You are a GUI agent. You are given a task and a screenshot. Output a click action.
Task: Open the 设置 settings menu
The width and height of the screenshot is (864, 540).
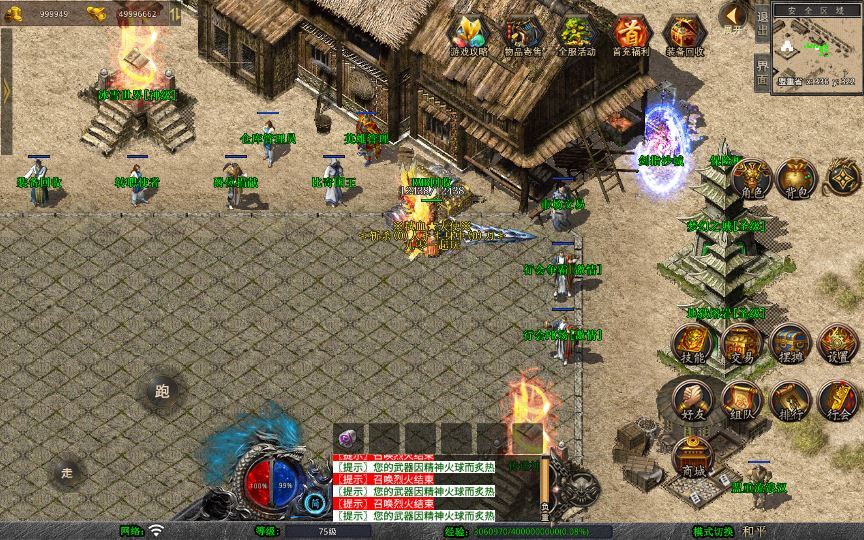(x=838, y=343)
